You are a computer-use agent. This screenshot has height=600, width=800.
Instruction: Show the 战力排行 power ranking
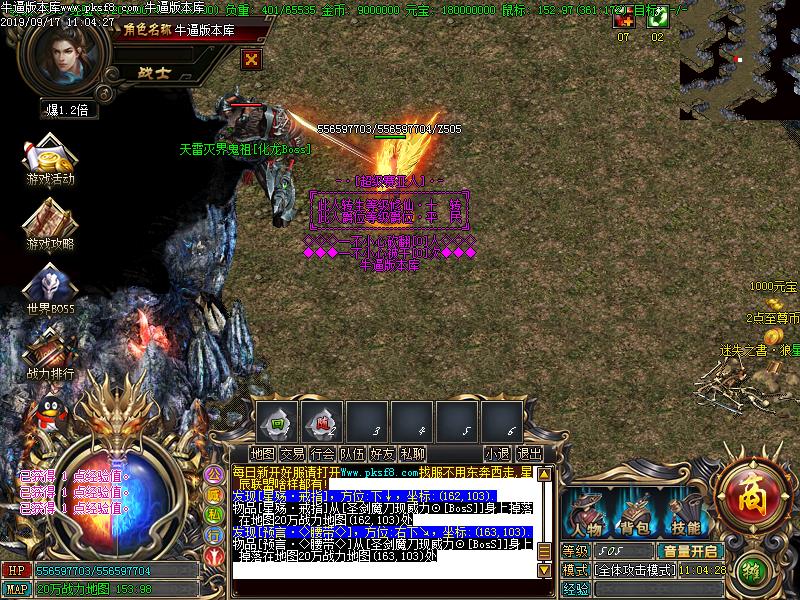pos(50,355)
